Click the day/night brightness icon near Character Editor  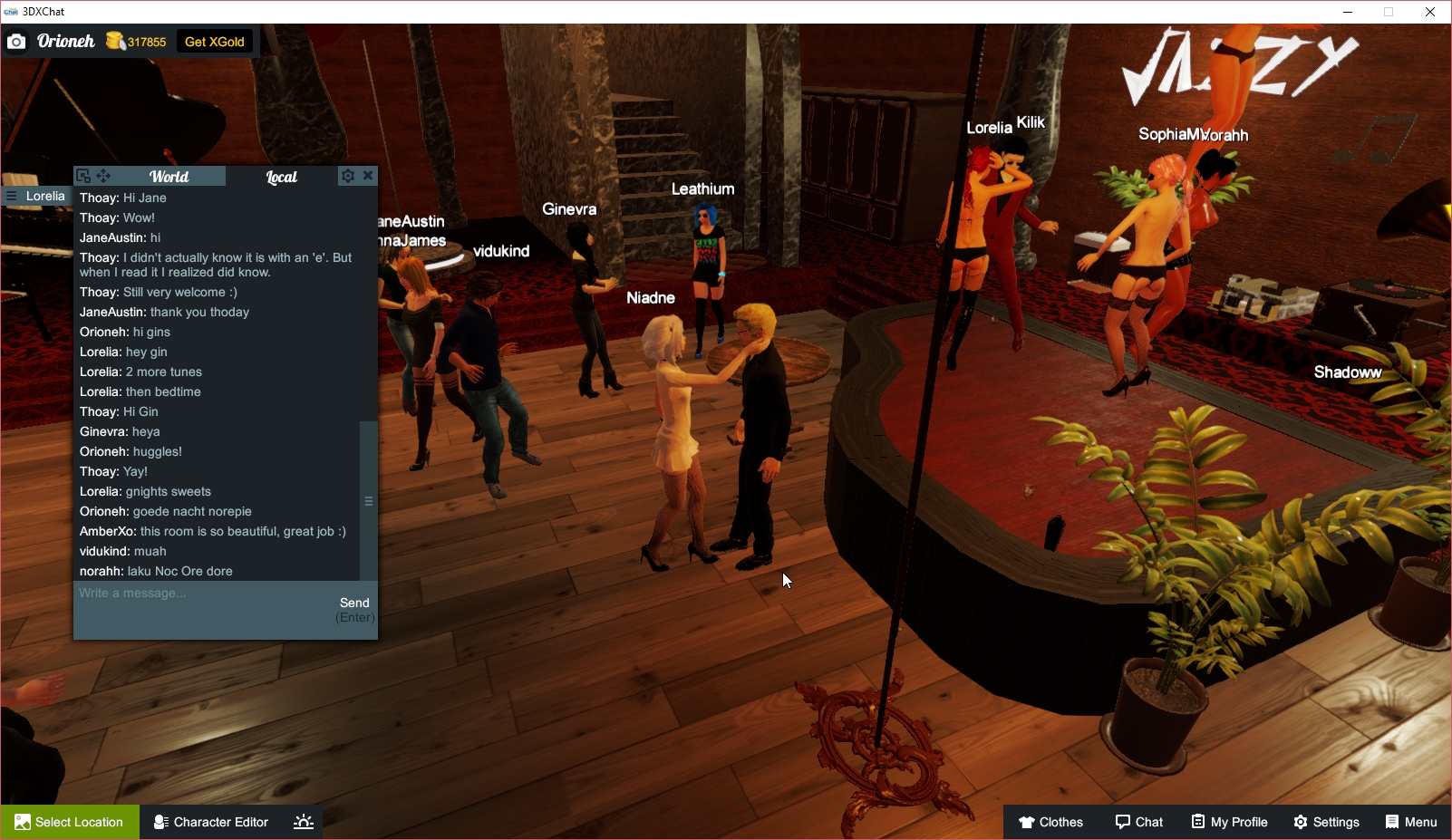point(303,821)
